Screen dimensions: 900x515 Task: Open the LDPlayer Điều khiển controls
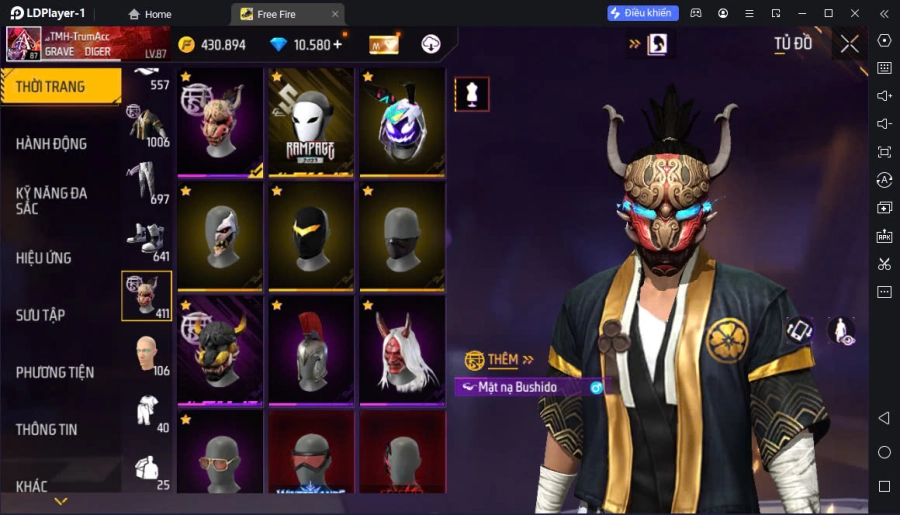click(x=643, y=14)
